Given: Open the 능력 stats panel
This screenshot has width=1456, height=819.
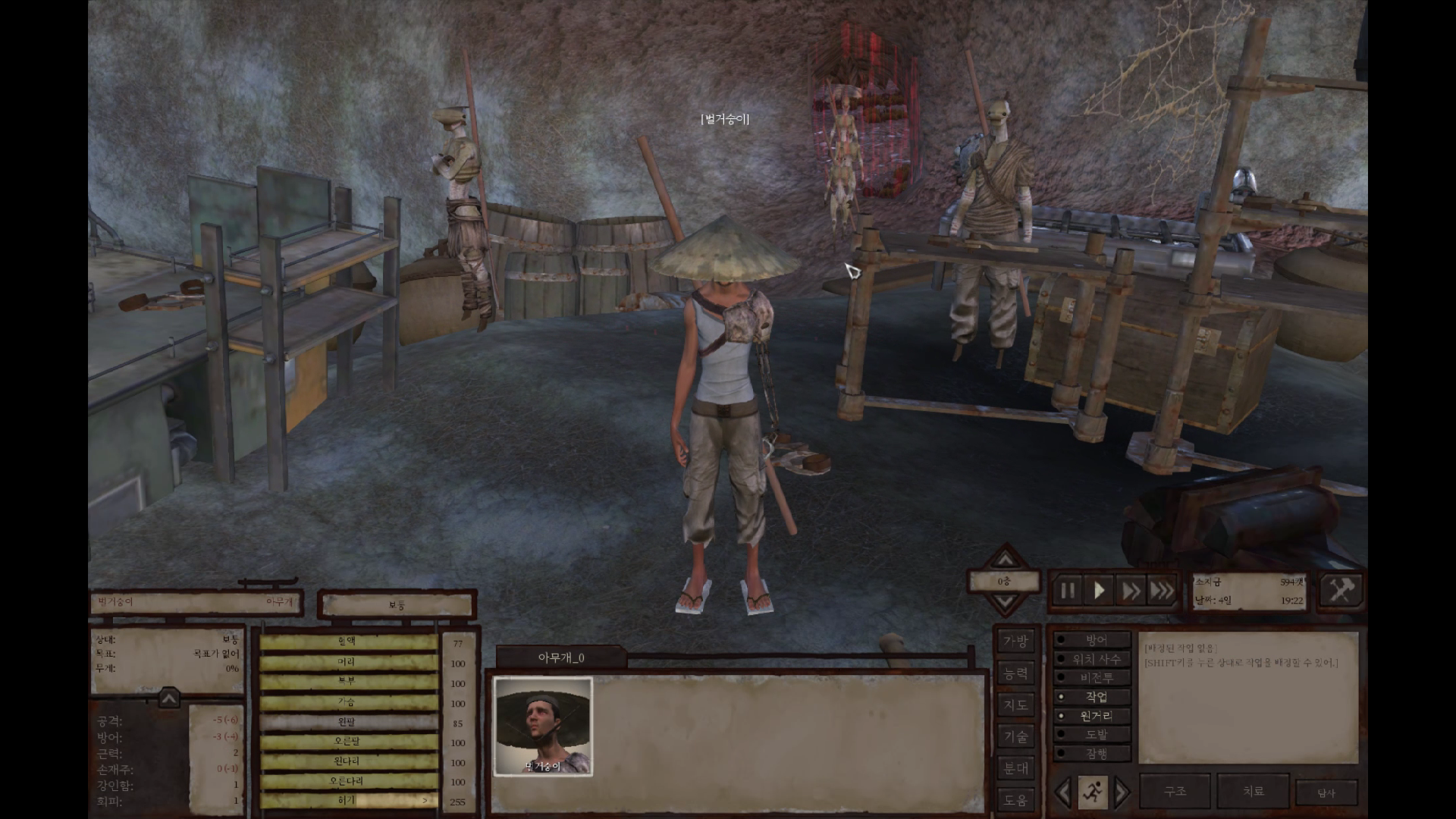Looking at the screenshot, I should pos(1015,673).
